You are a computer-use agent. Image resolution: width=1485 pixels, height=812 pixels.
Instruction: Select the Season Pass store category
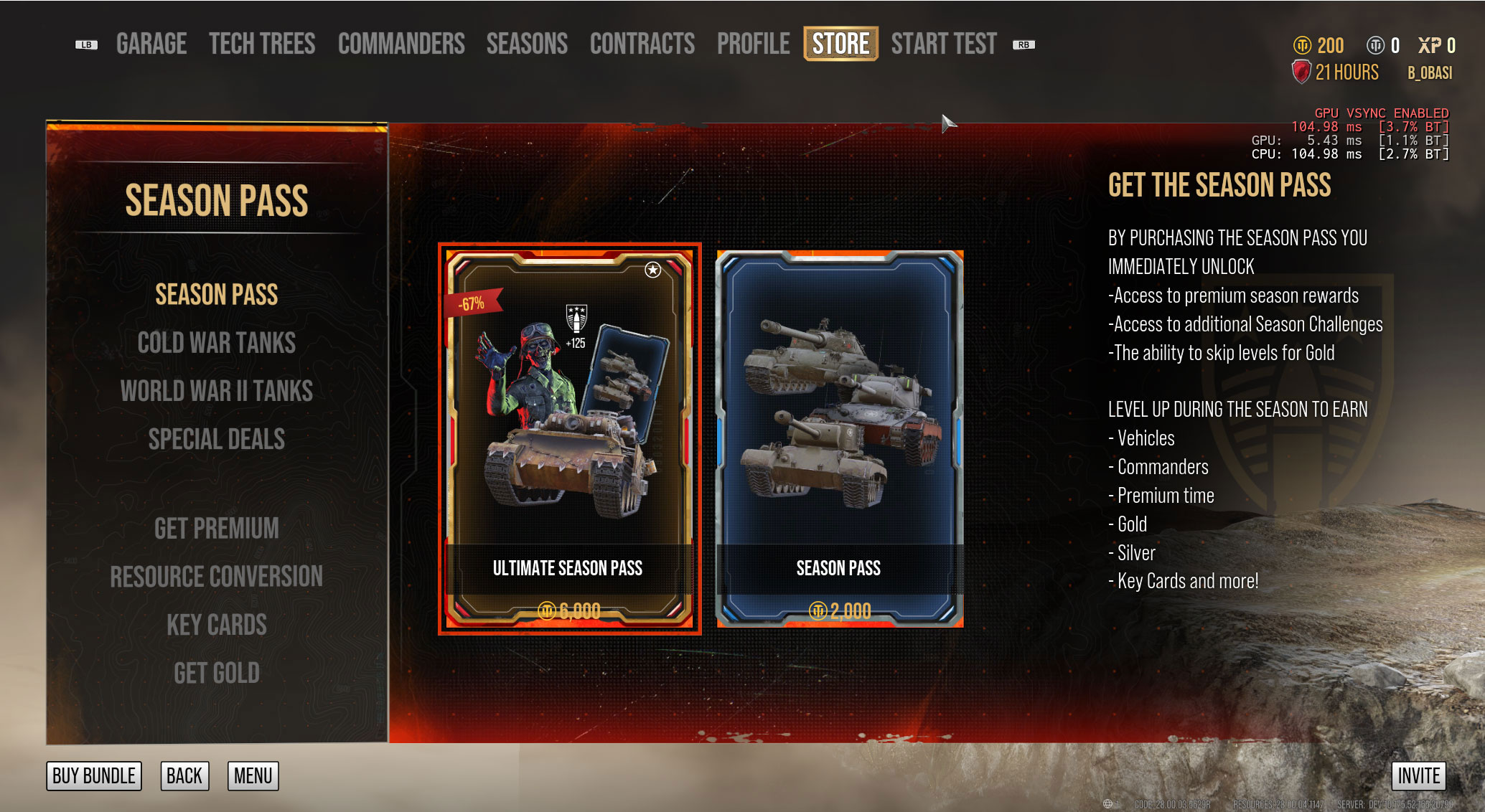(217, 295)
